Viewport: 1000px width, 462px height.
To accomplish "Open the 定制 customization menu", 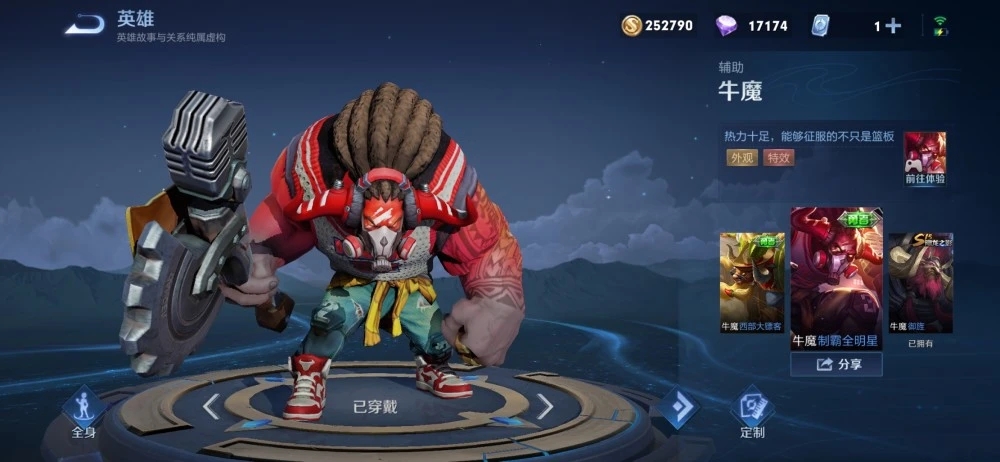I will [x=752, y=412].
